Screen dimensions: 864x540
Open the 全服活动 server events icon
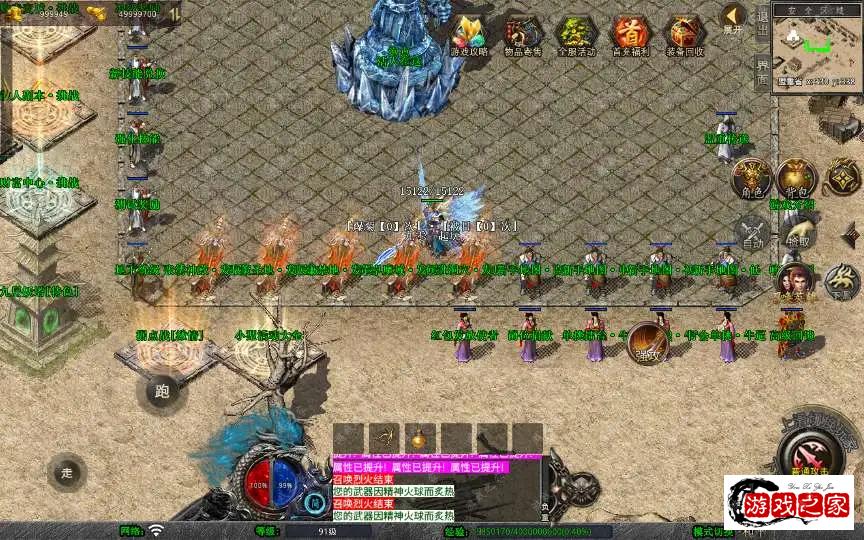coord(576,35)
